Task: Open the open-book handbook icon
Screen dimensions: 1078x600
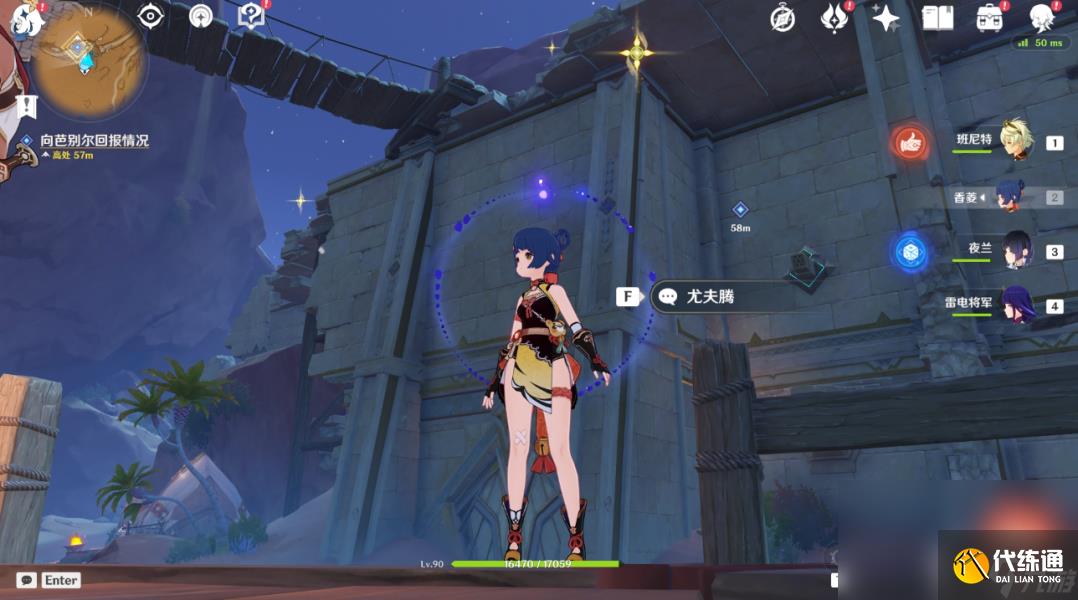Action: coord(937,17)
